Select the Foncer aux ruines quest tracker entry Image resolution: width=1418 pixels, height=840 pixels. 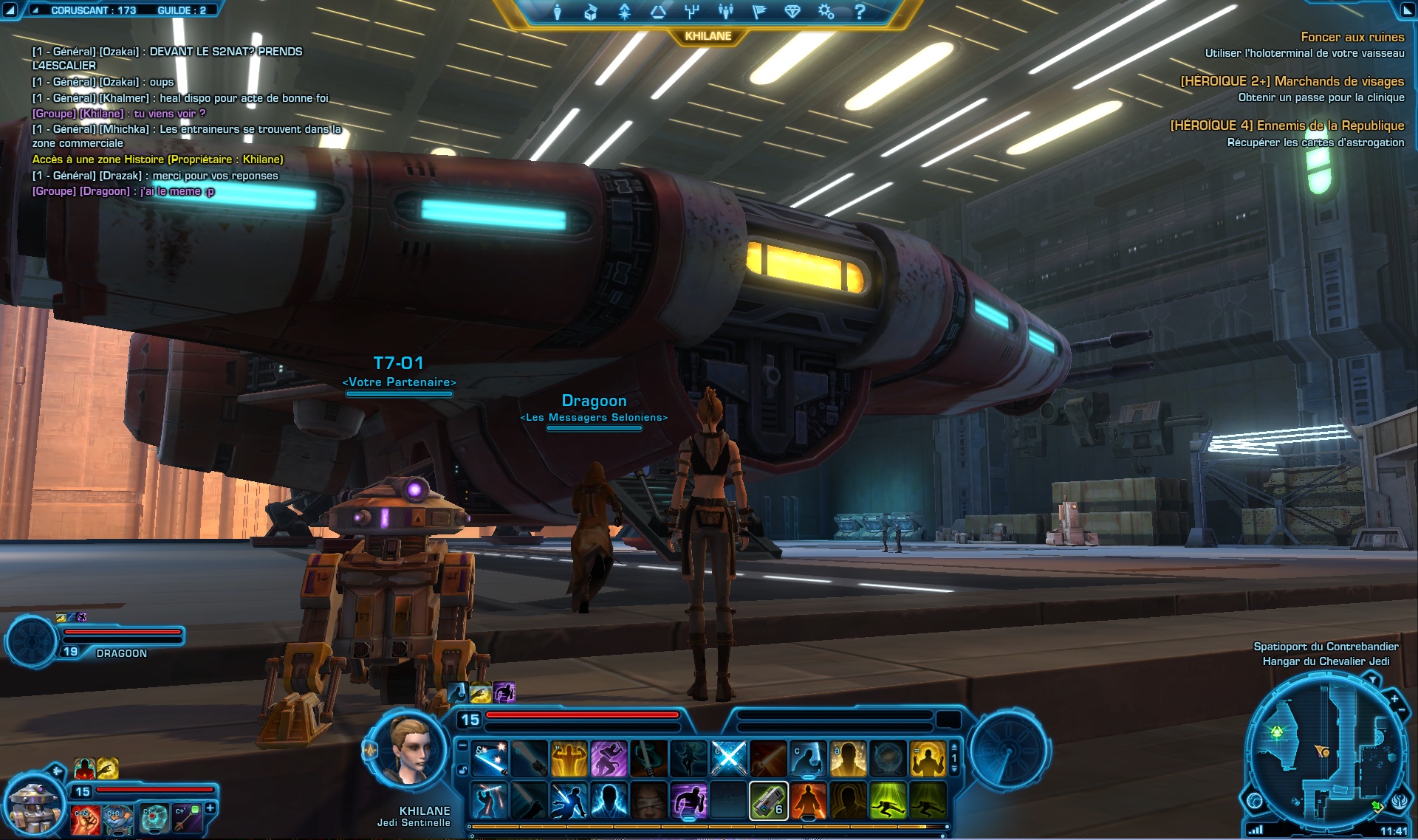pos(1352,37)
